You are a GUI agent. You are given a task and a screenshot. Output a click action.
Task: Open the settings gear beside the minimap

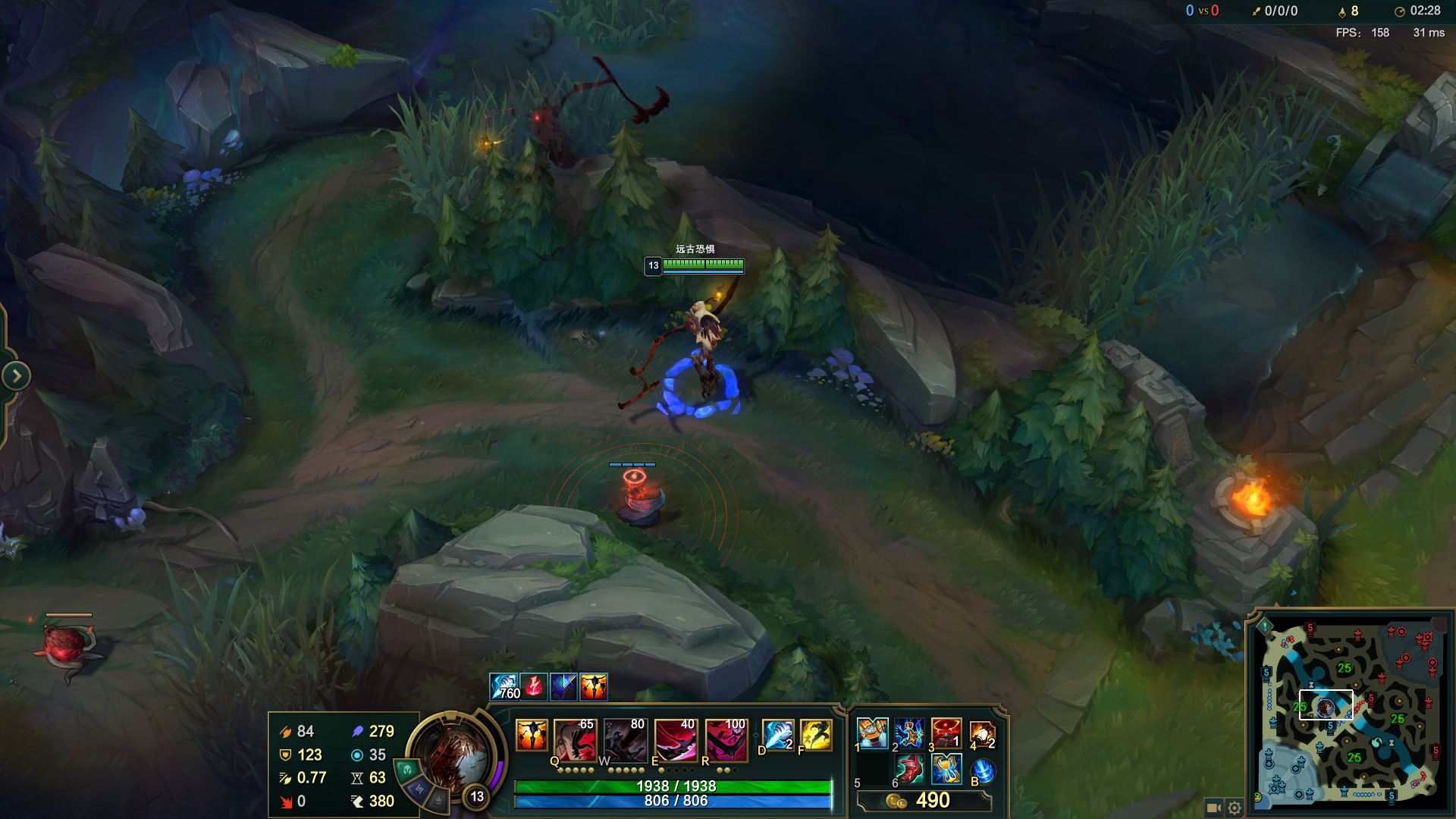[1235, 808]
